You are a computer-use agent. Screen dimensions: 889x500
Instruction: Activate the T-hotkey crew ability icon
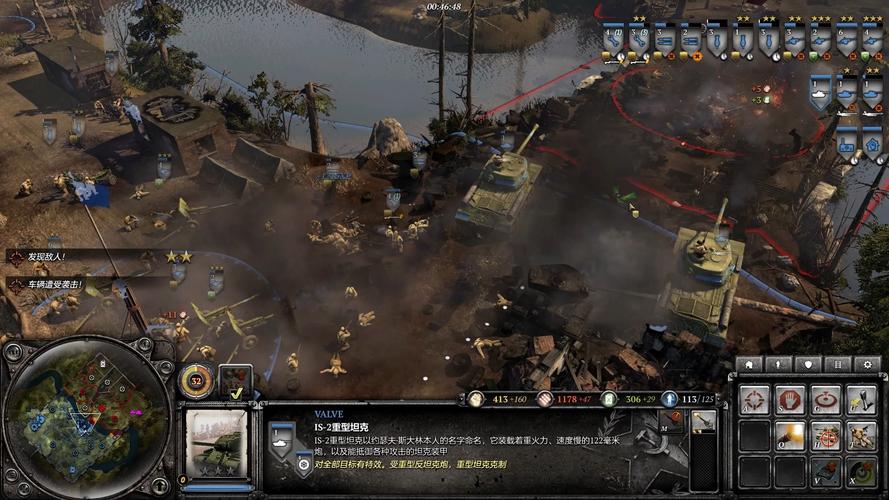pos(860,436)
